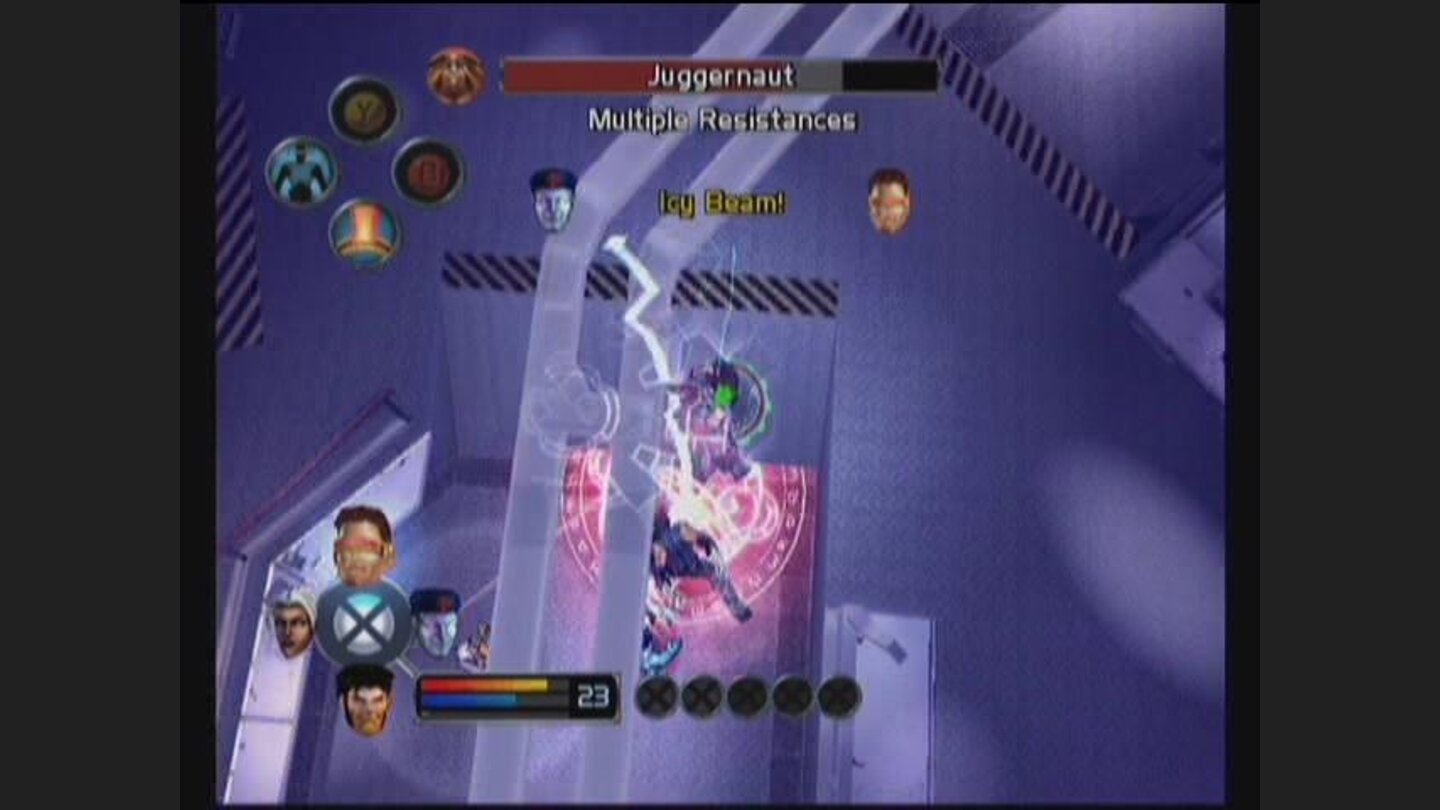Select the B button power icon

(x=426, y=170)
